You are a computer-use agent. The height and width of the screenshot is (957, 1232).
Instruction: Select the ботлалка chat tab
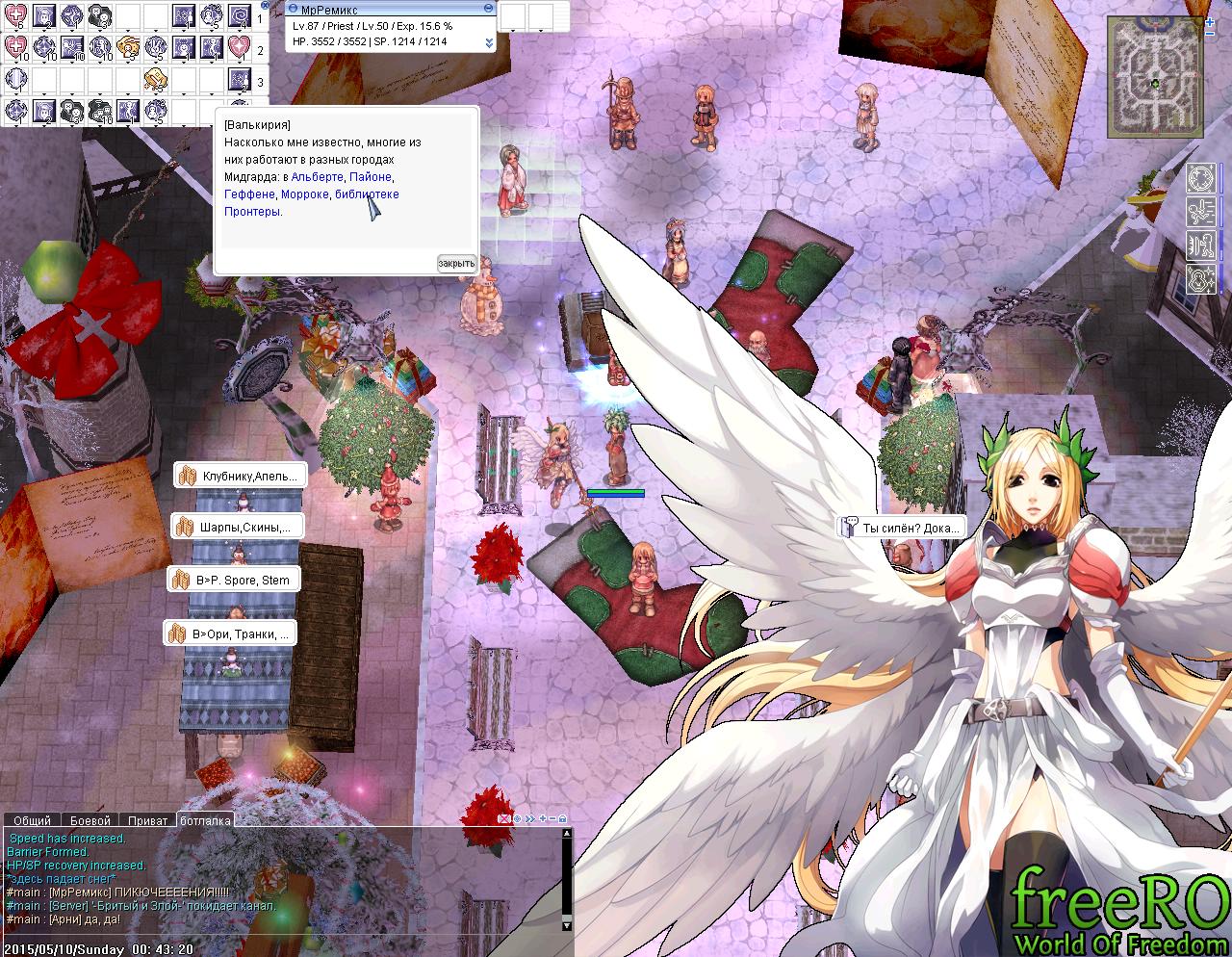coord(205,820)
